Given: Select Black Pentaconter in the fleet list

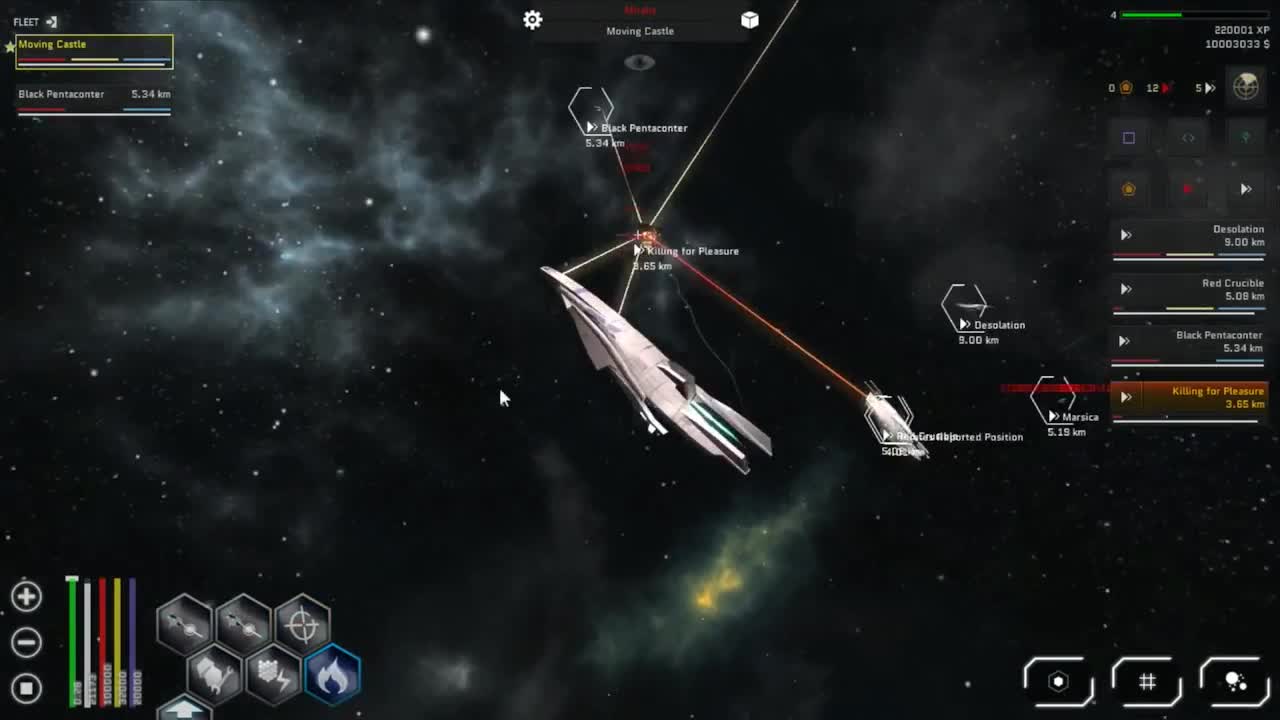Looking at the screenshot, I should (x=94, y=98).
